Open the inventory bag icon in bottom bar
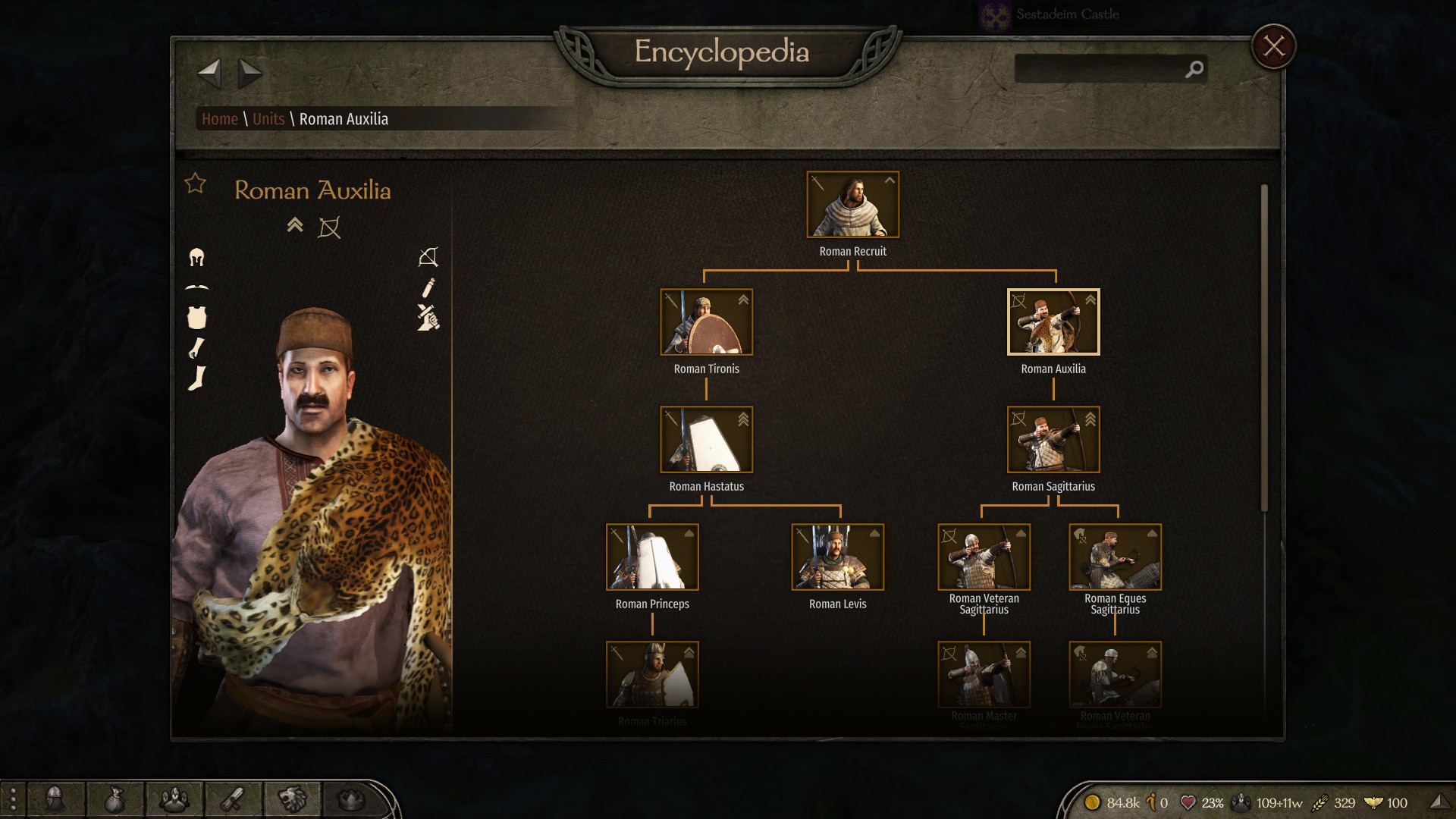Screen dimensions: 1456x819 tap(114, 799)
